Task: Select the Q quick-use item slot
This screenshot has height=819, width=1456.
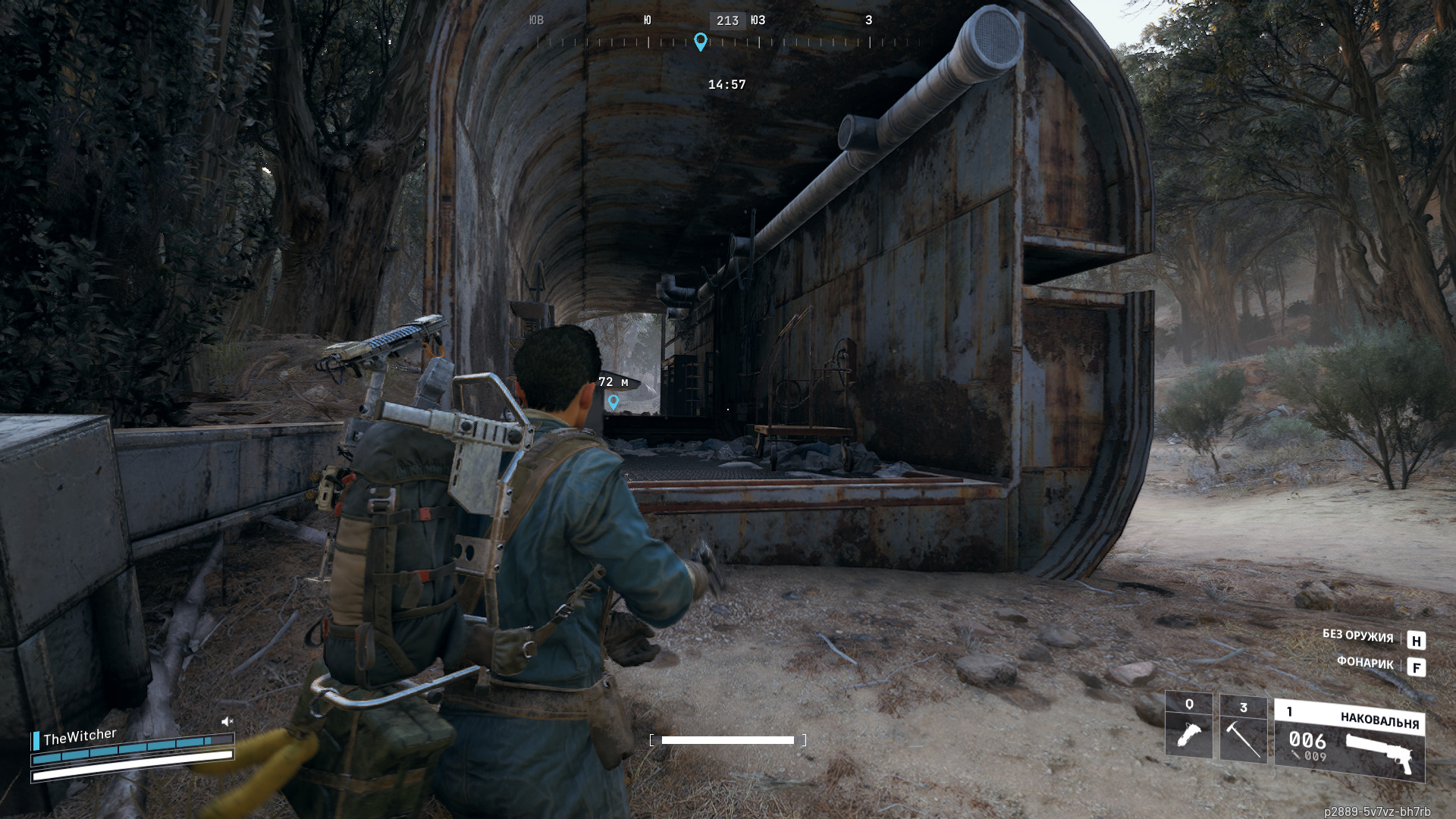Action: tap(1188, 726)
